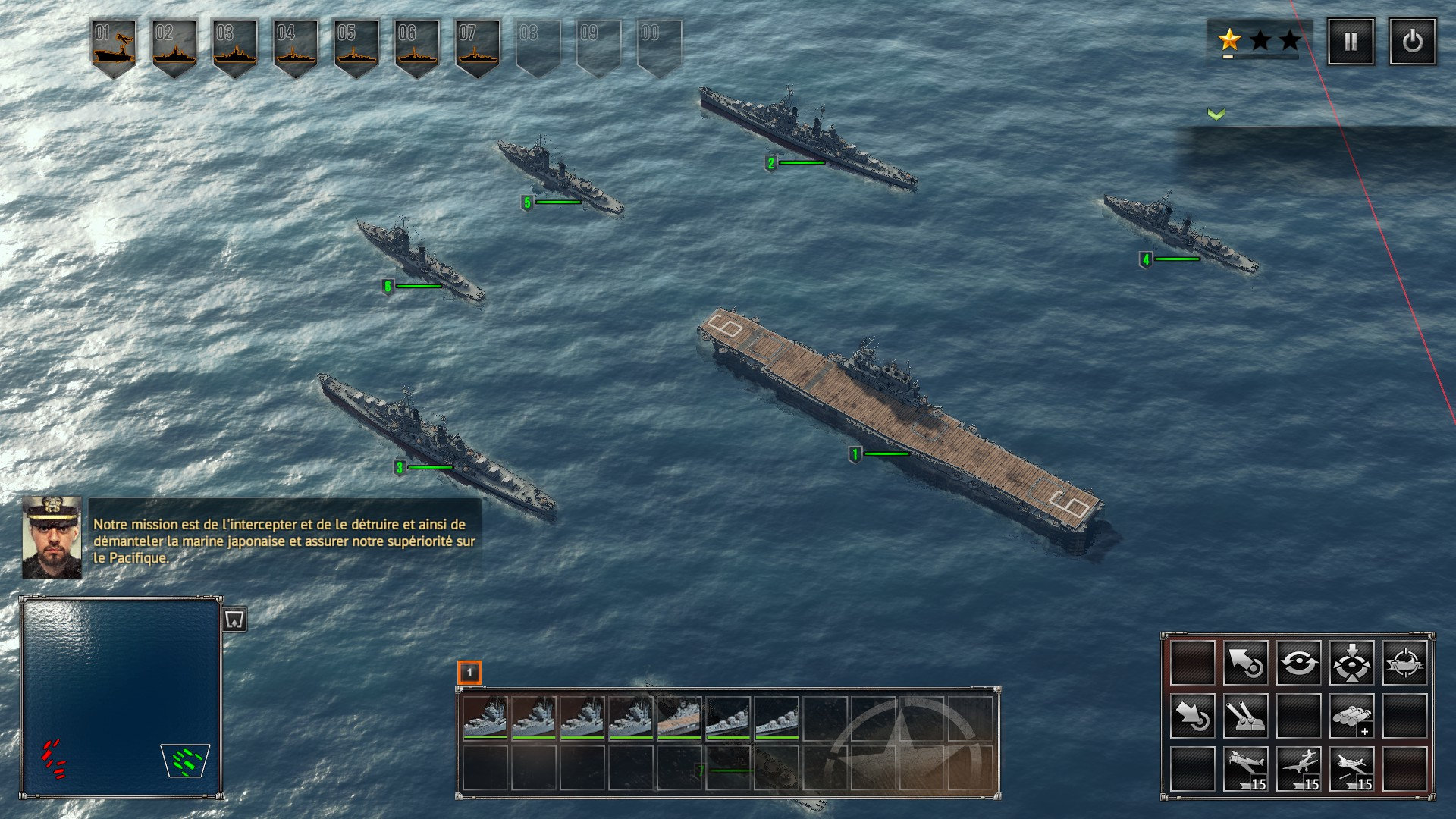Choose control group 03 ship badge
The width and height of the screenshot is (1456, 819).
pyautogui.click(x=235, y=47)
